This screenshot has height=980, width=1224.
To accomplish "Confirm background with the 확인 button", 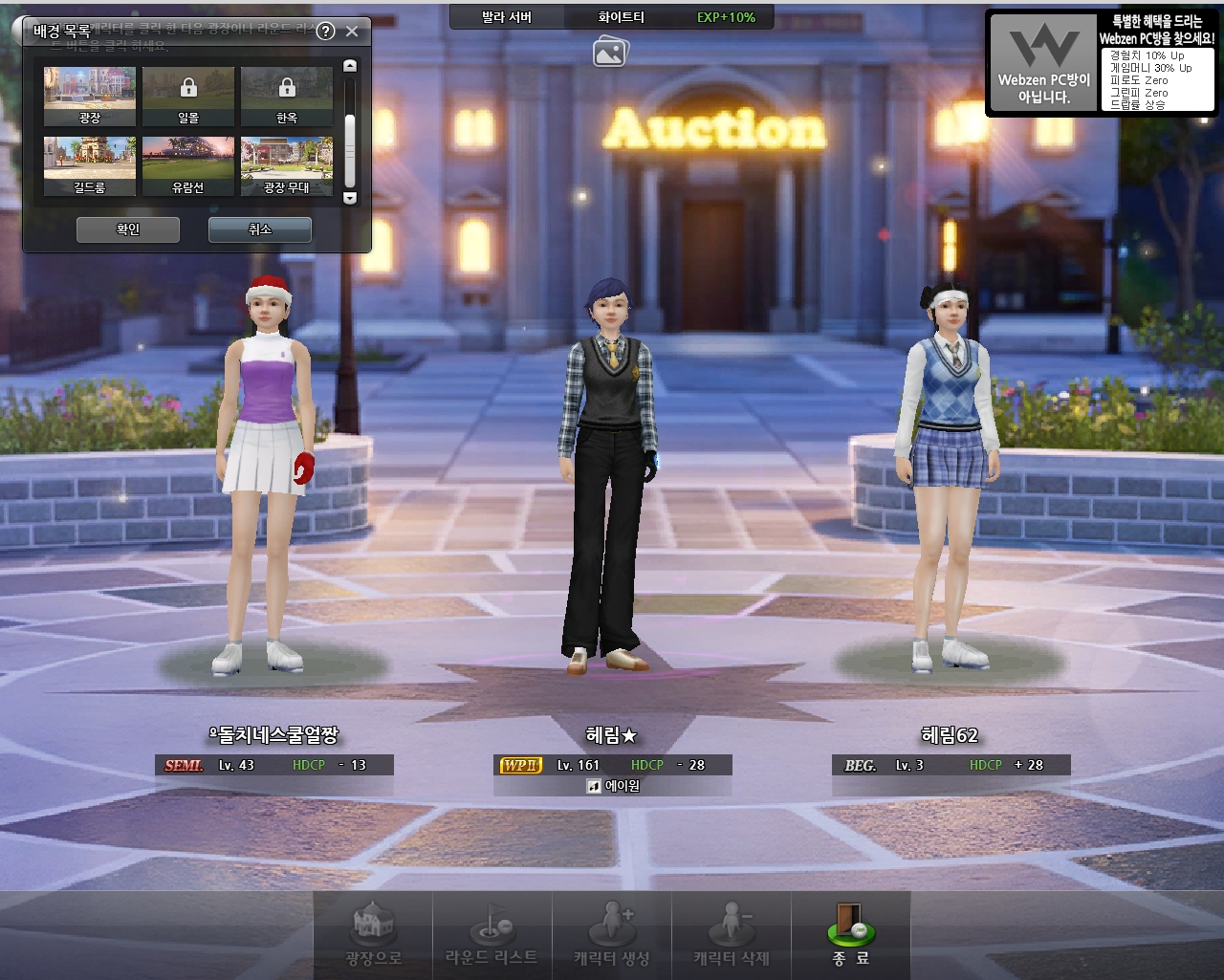I will coord(128,229).
